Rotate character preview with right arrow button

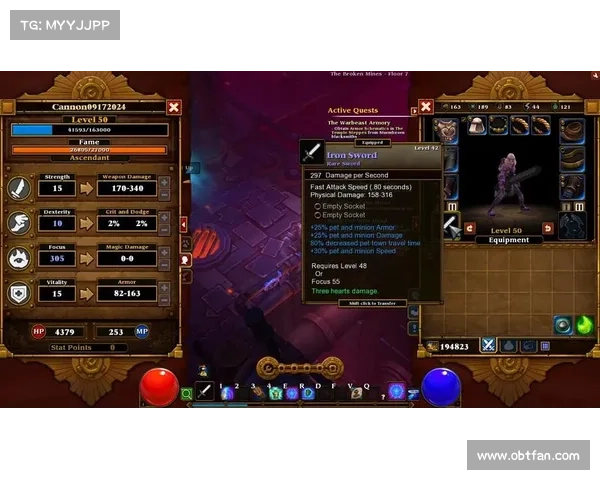[x=548, y=229]
